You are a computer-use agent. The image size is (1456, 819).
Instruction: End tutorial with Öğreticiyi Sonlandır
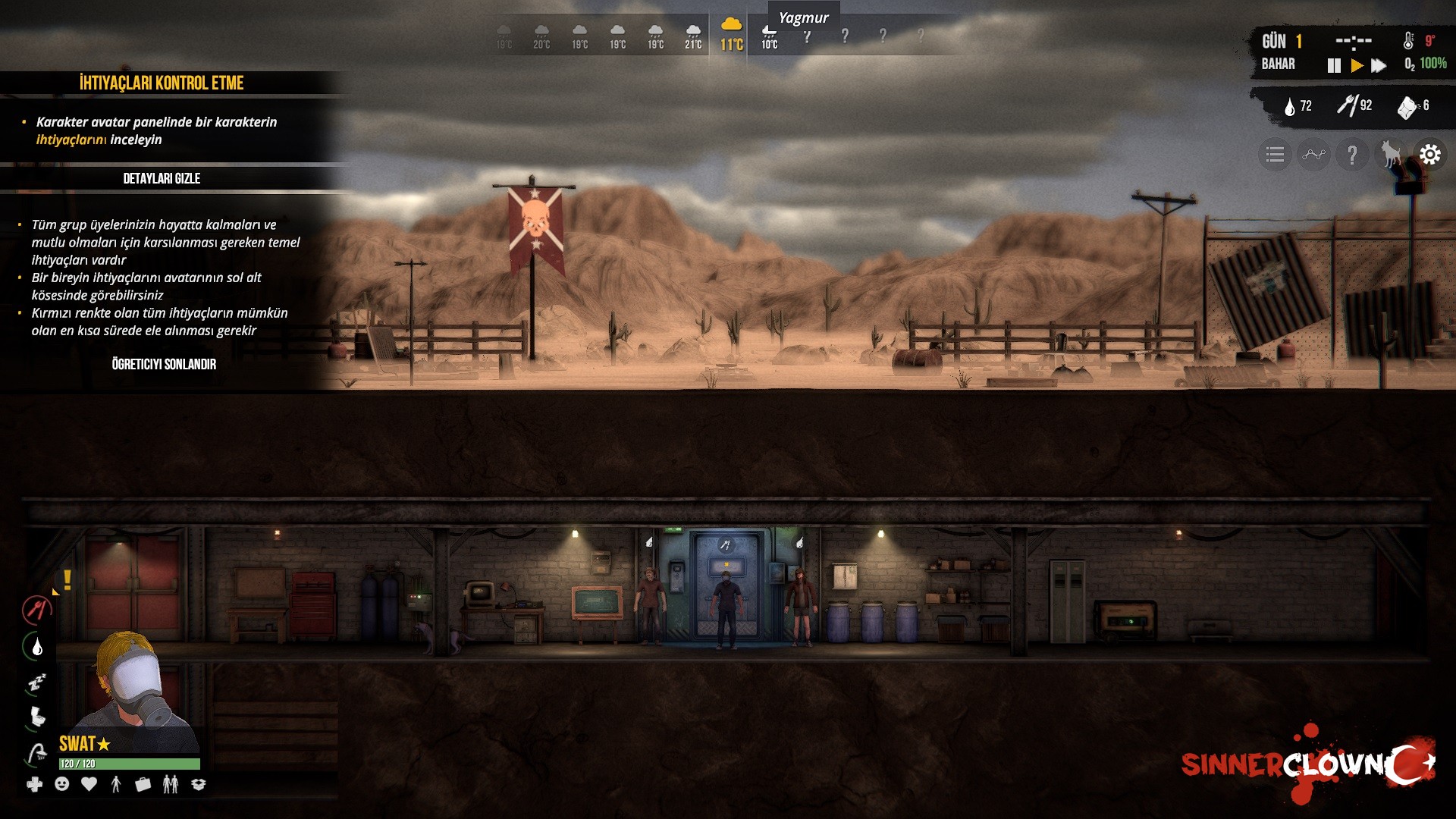(x=164, y=365)
